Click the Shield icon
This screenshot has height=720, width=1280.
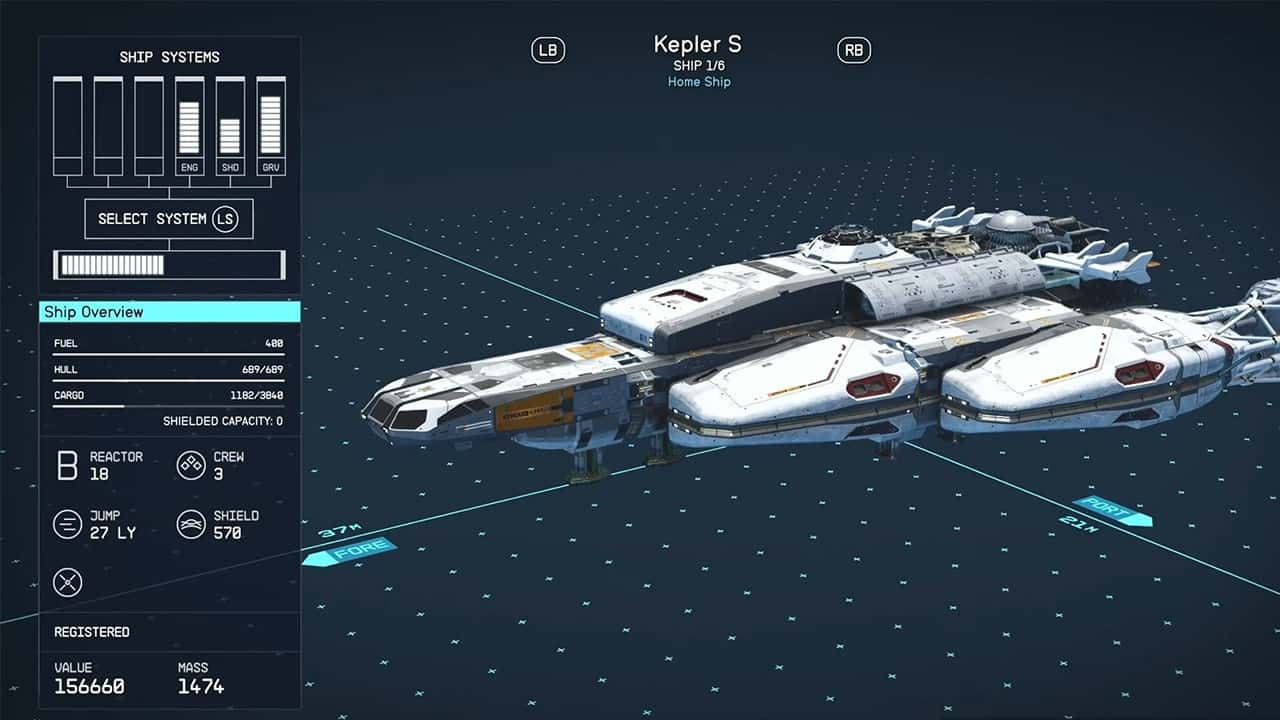point(191,524)
